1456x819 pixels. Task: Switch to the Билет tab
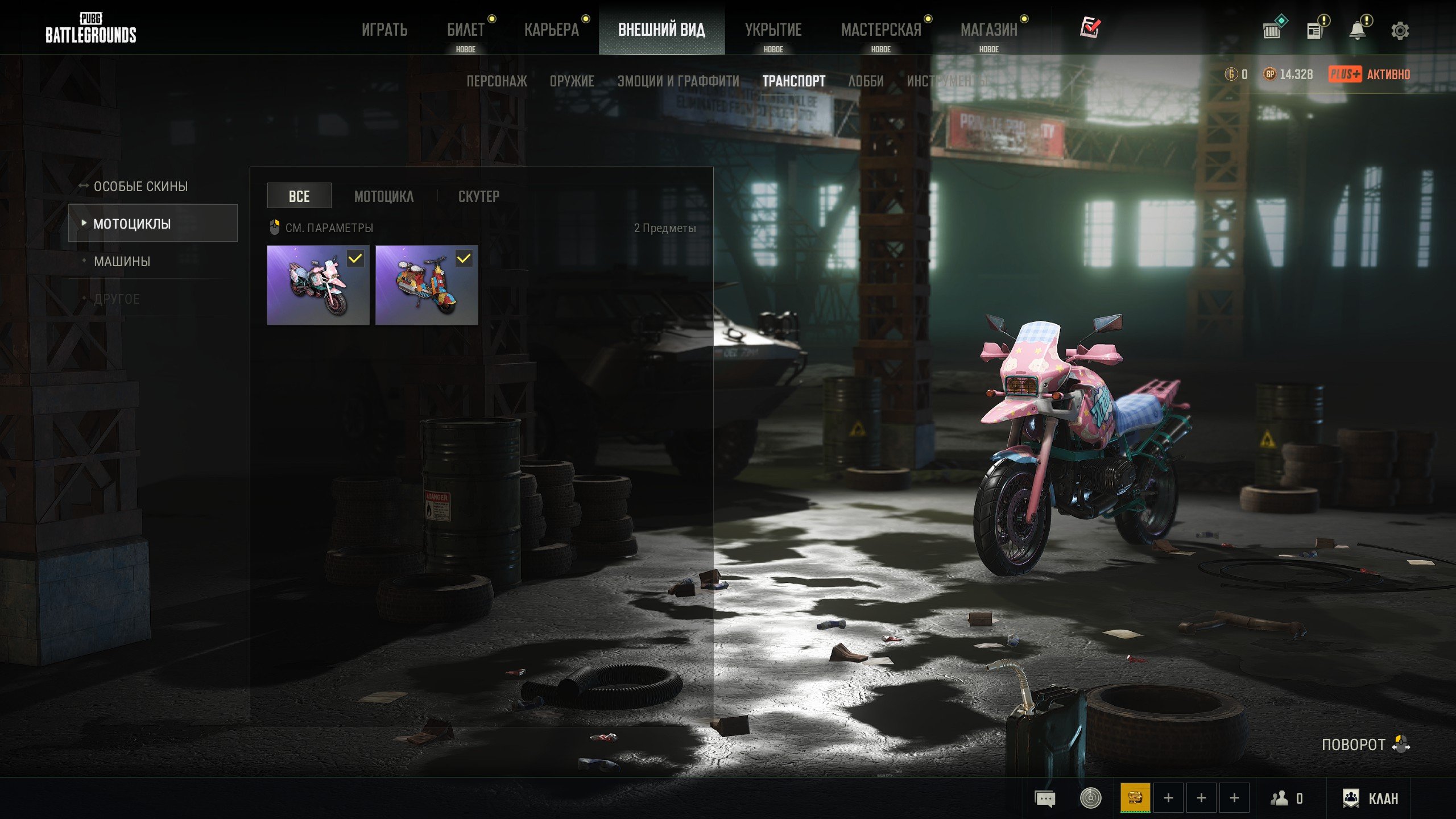point(465,30)
